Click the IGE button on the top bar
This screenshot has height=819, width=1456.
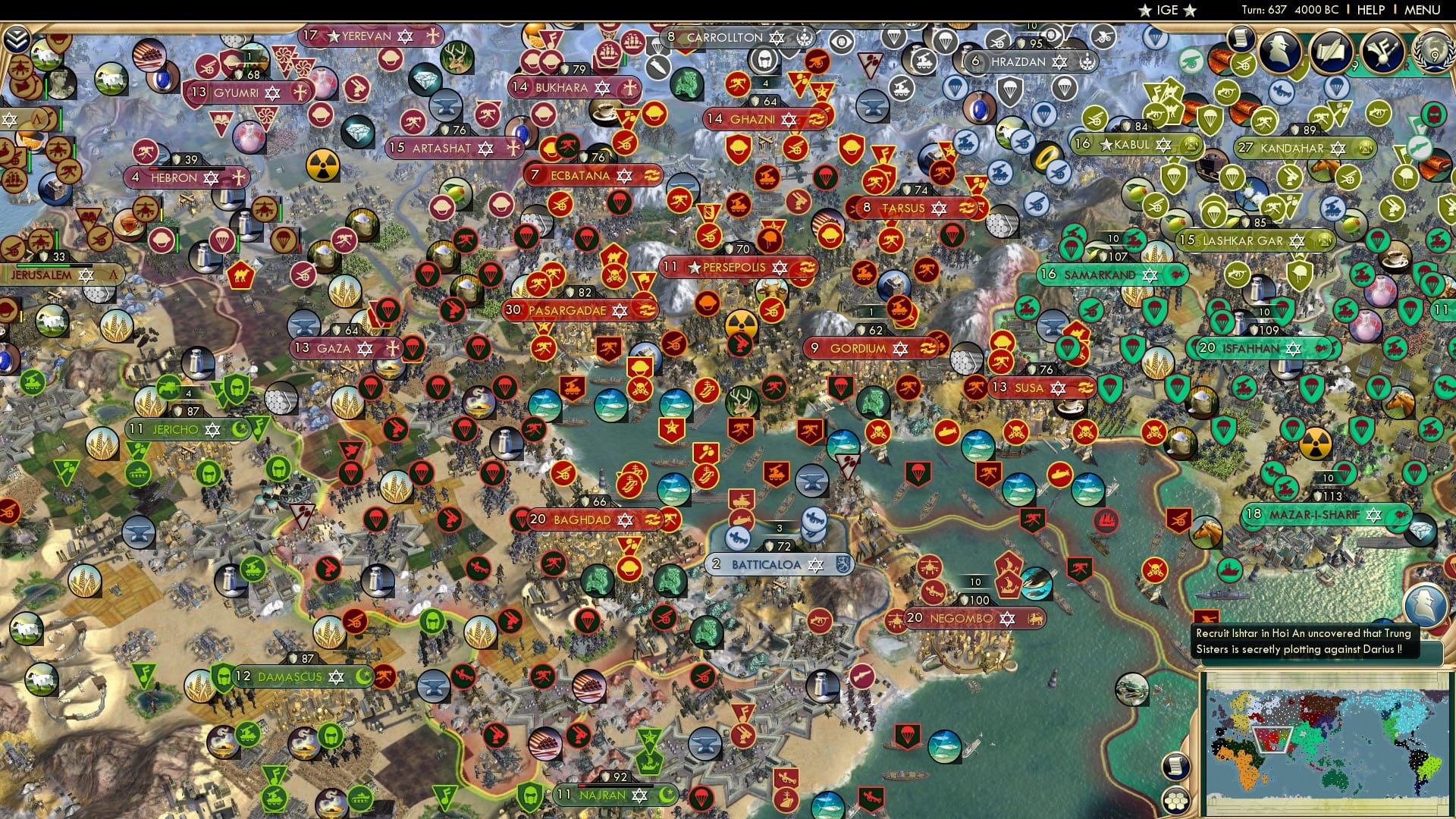pyautogui.click(x=1166, y=11)
